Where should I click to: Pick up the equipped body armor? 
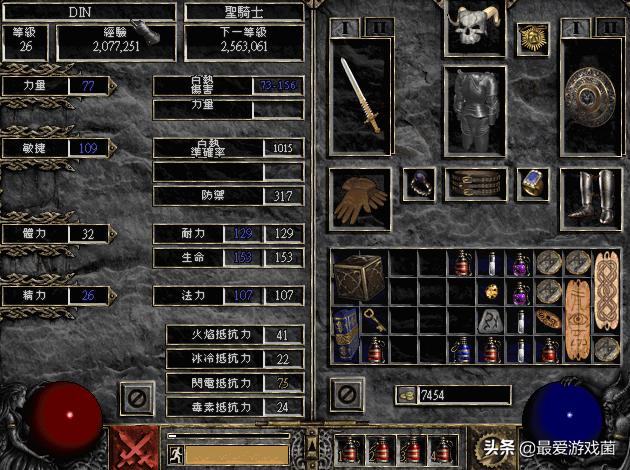click(x=473, y=110)
